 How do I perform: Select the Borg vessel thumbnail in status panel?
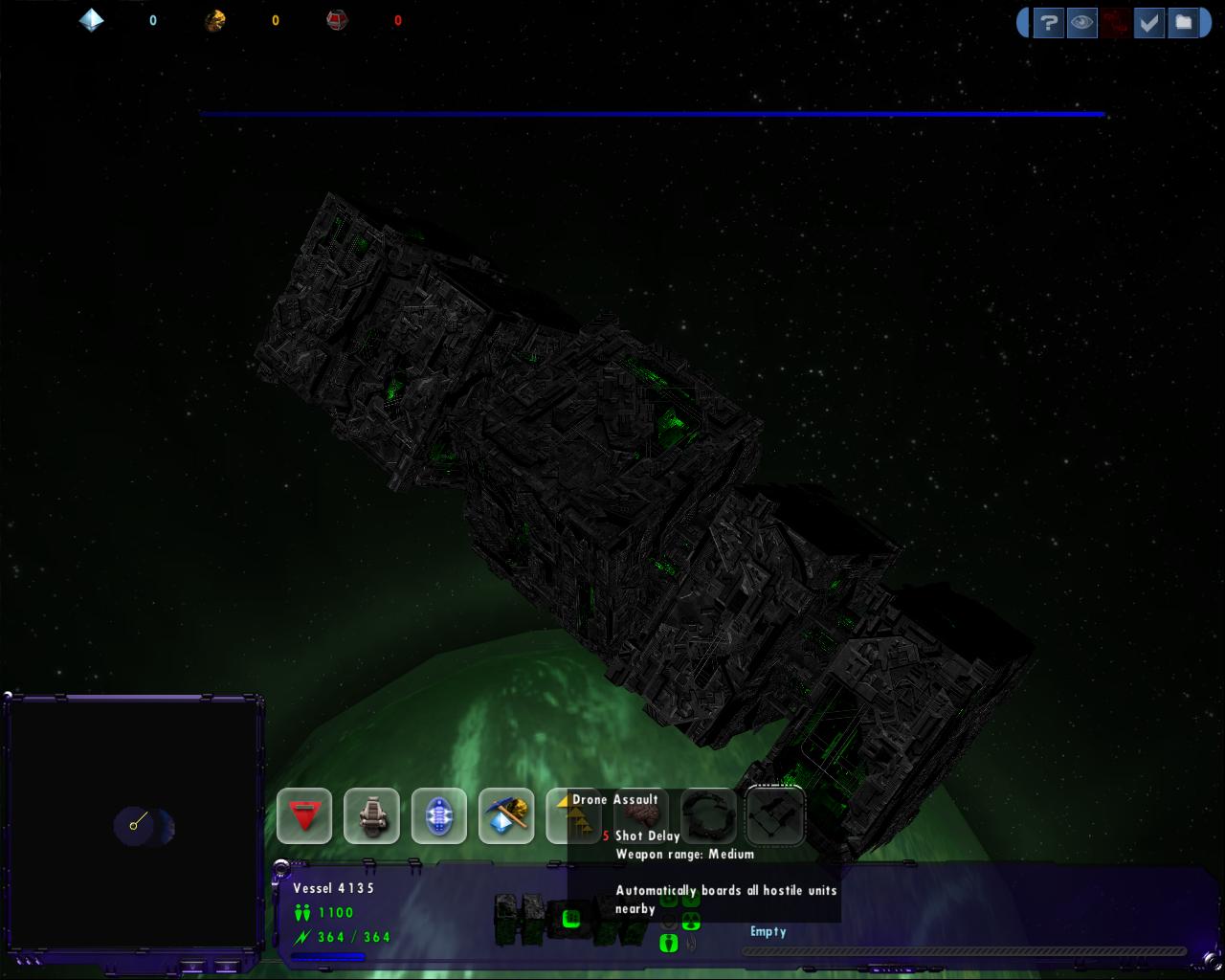(536, 919)
